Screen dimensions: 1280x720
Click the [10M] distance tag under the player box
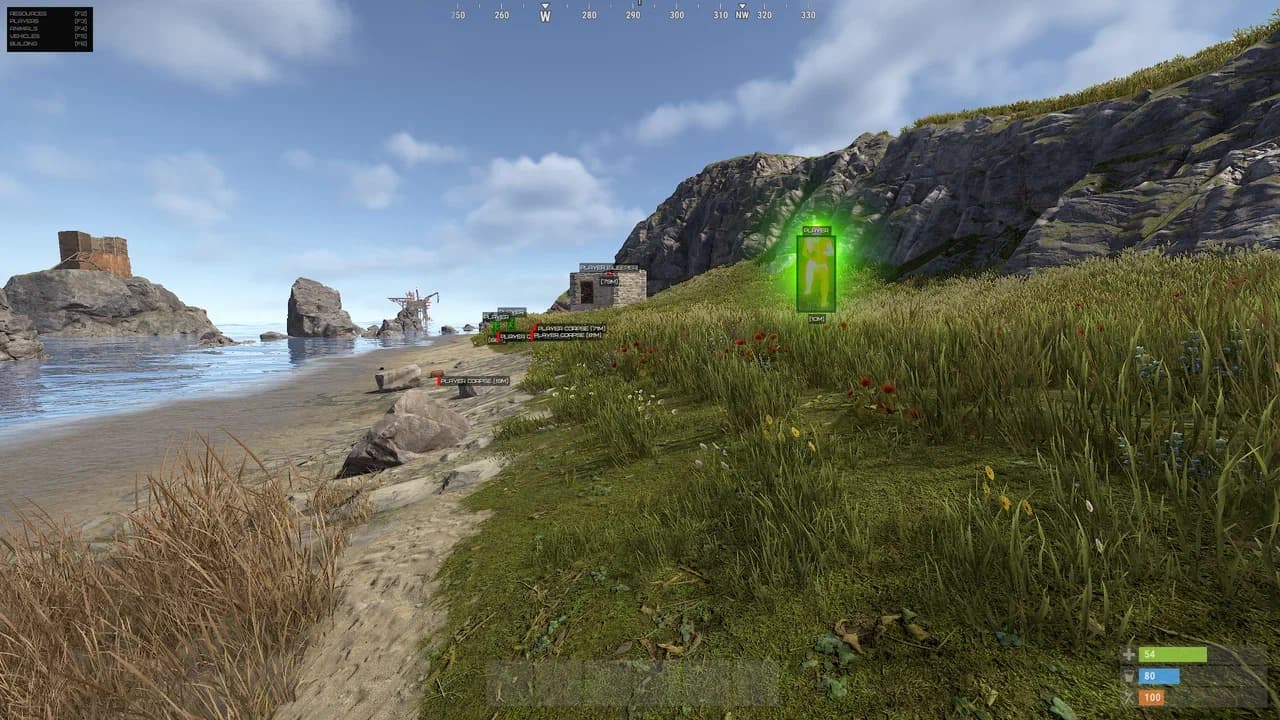tap(816, 318)
